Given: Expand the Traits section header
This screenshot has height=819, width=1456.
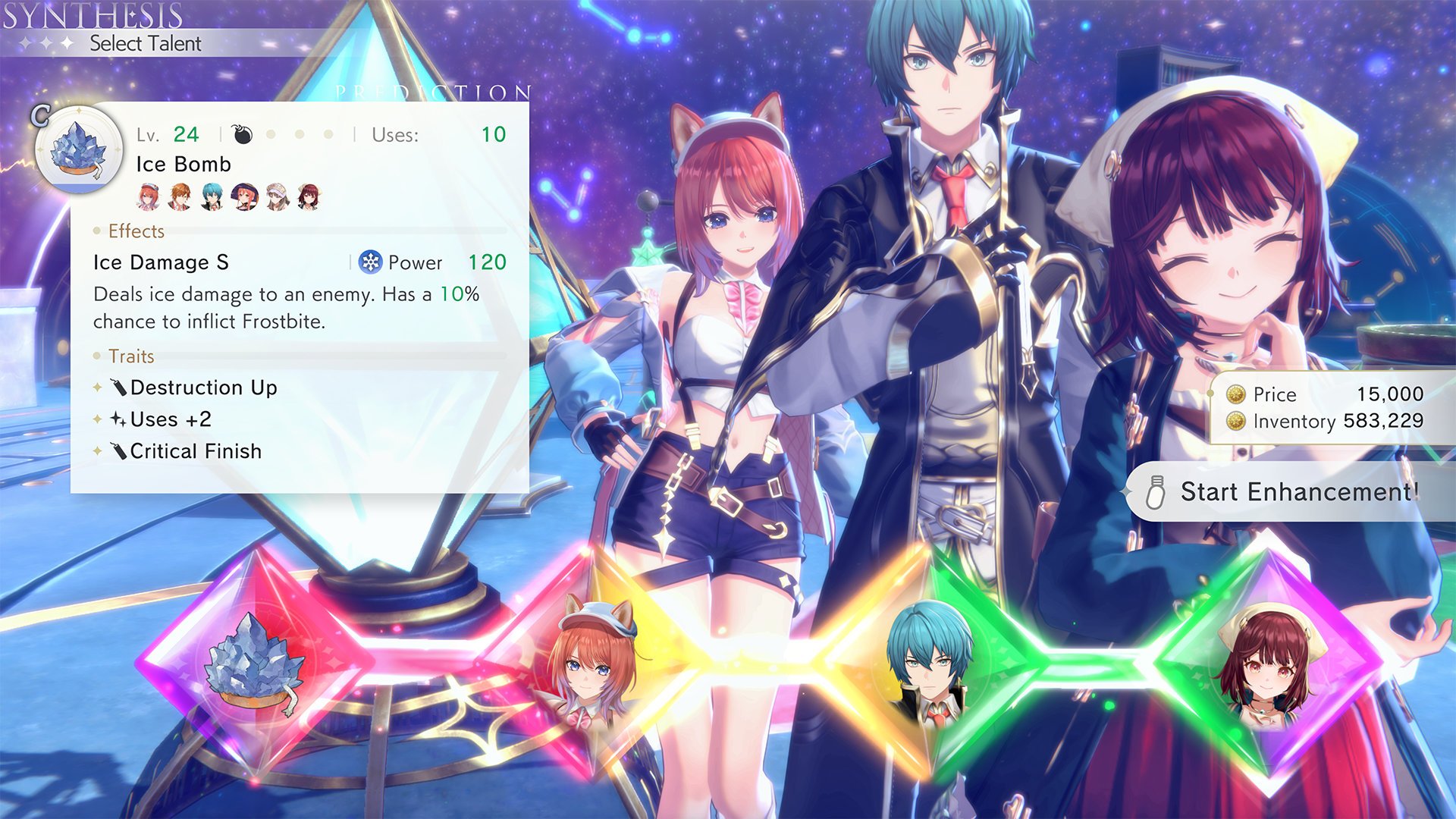Looking at the screenshot, I should point(133,356).
